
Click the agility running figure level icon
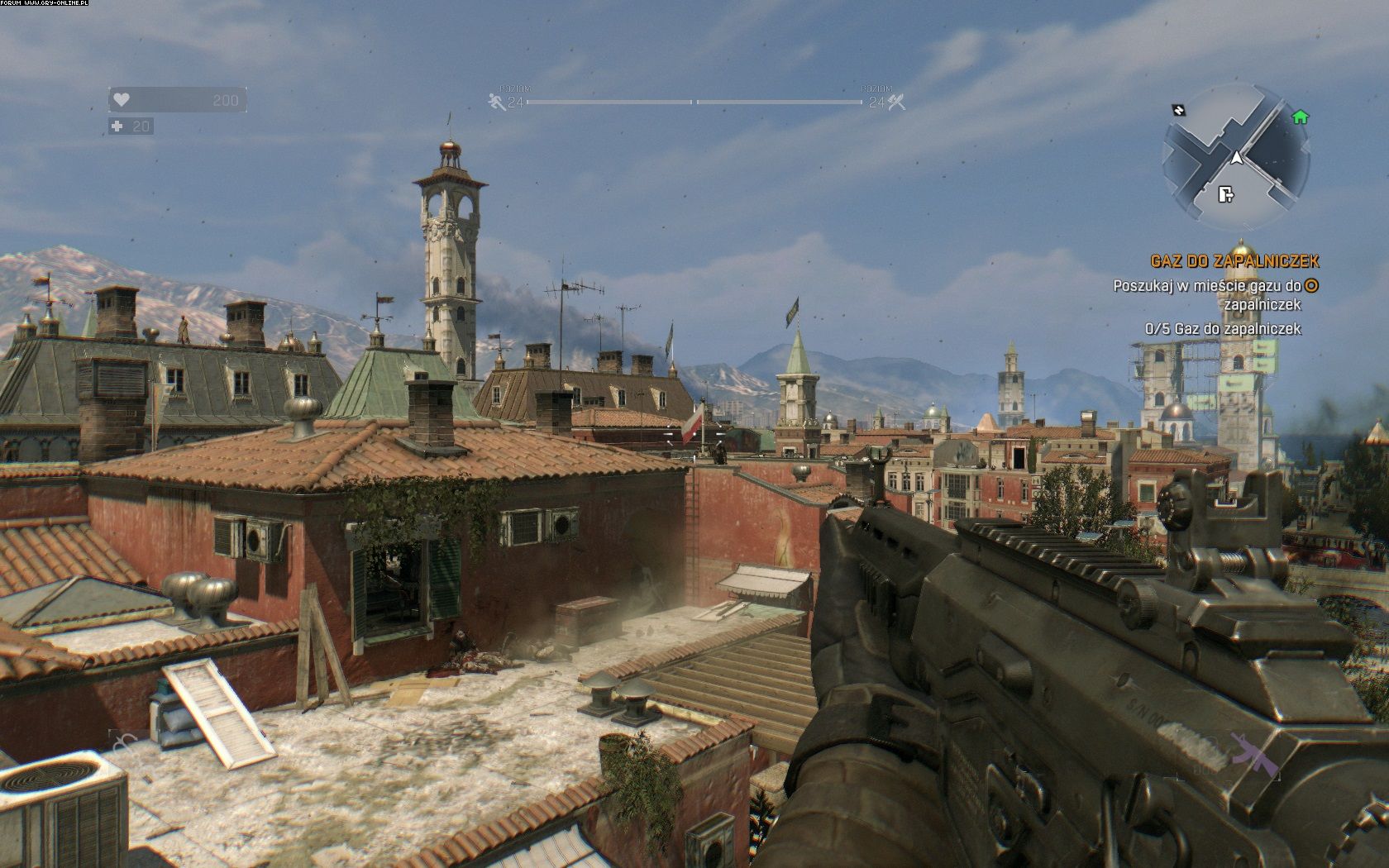coord(496,102)
